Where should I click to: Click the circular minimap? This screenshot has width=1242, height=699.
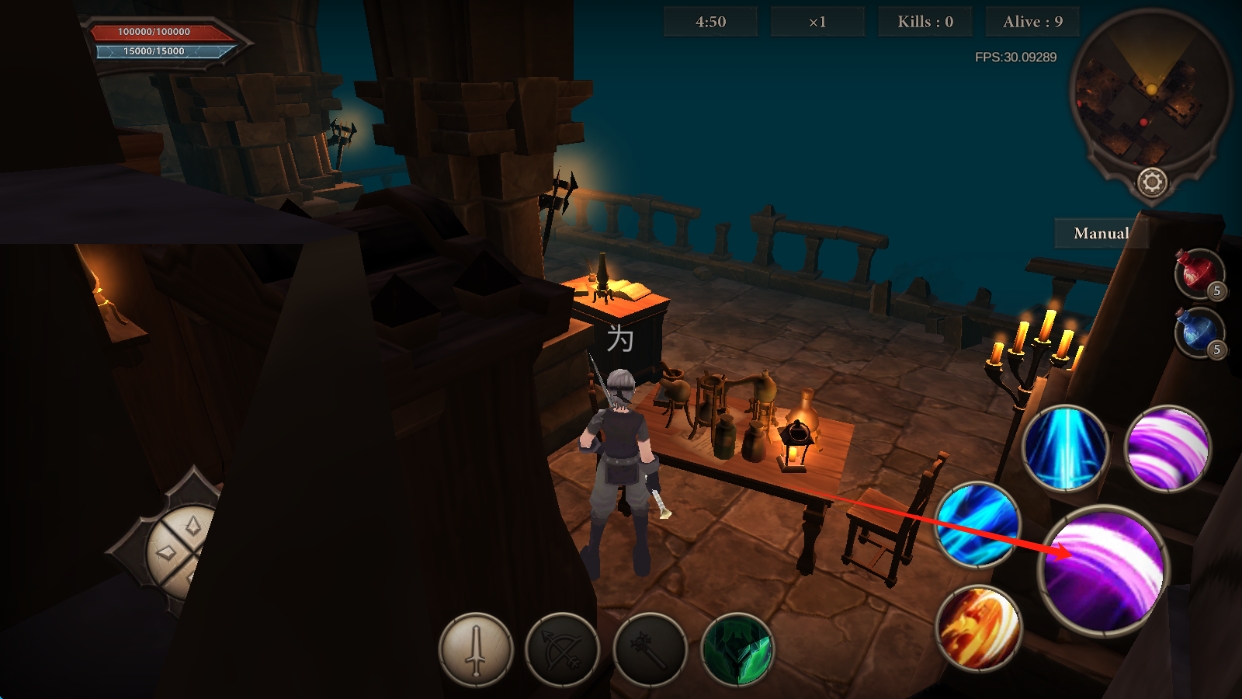pos(1149,95)
